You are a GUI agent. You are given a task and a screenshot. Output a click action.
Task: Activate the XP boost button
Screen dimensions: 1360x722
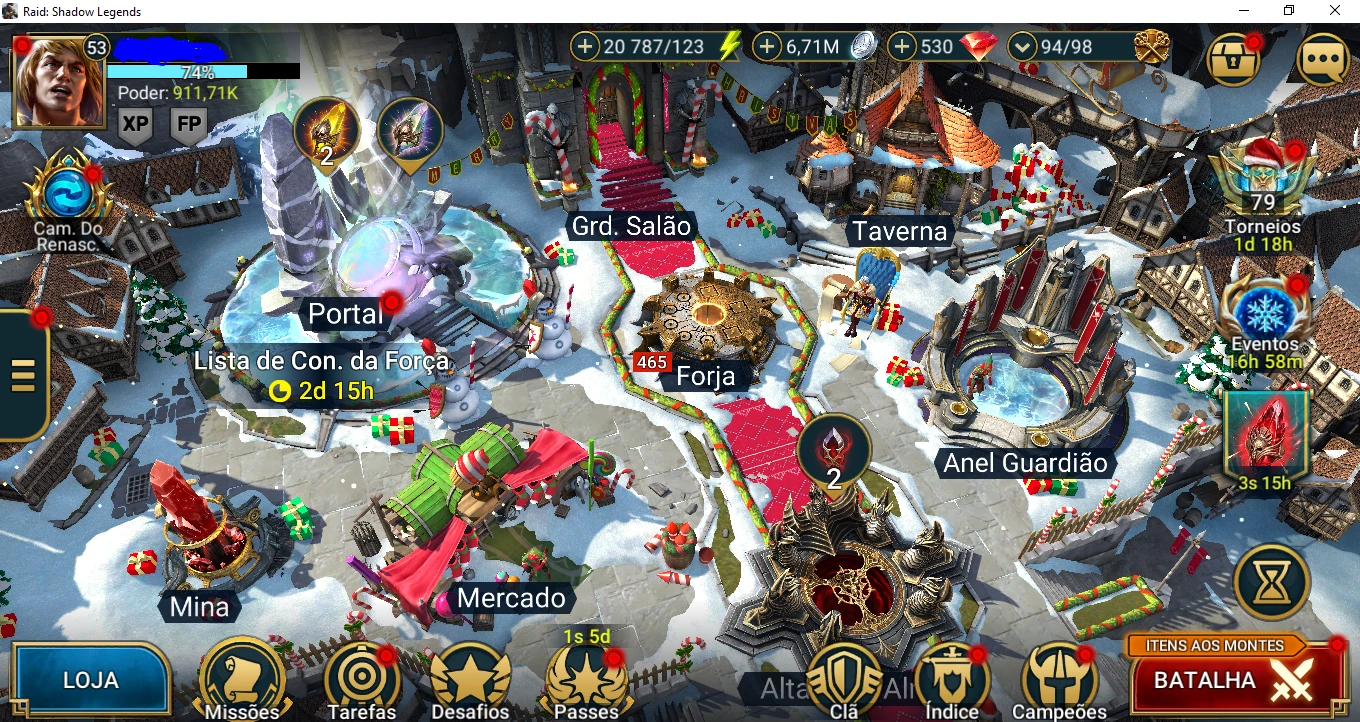[x=135, y=126]
